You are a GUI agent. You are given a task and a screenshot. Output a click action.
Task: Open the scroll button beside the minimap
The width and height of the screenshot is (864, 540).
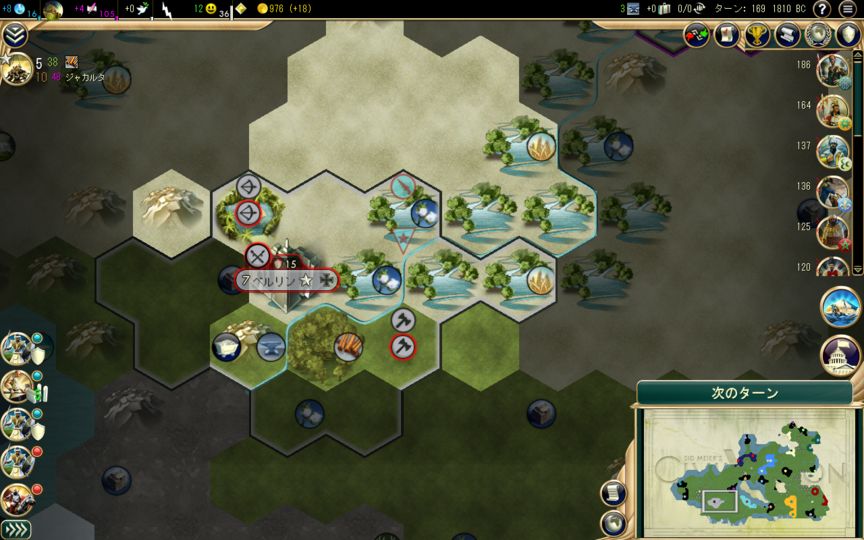click(x=613, y=492)
